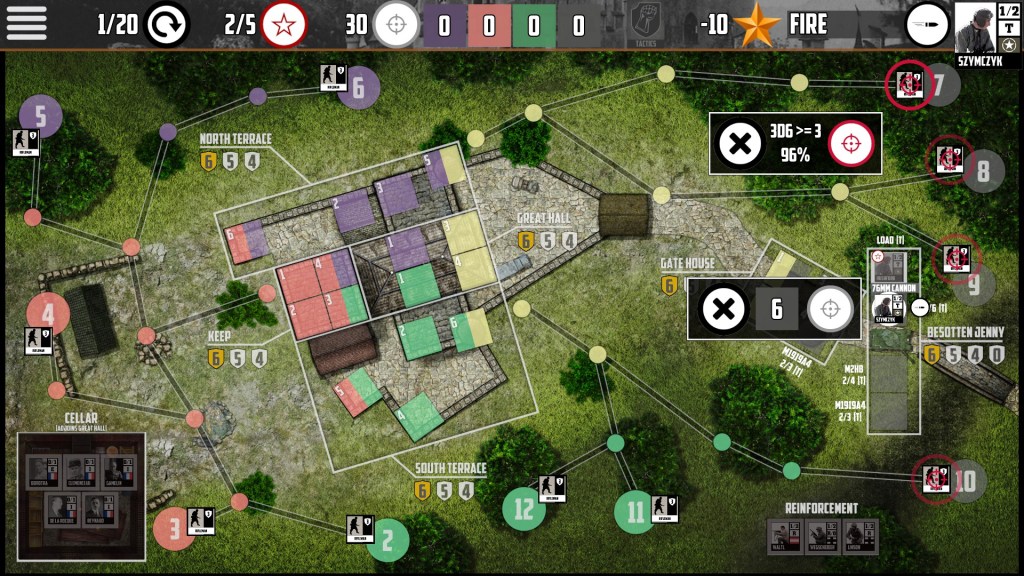Image resolution: width=1024 pixels, height=576 pixels.
Task: Click the bullet ammo icon in top bar
Action: coord(927,24)
